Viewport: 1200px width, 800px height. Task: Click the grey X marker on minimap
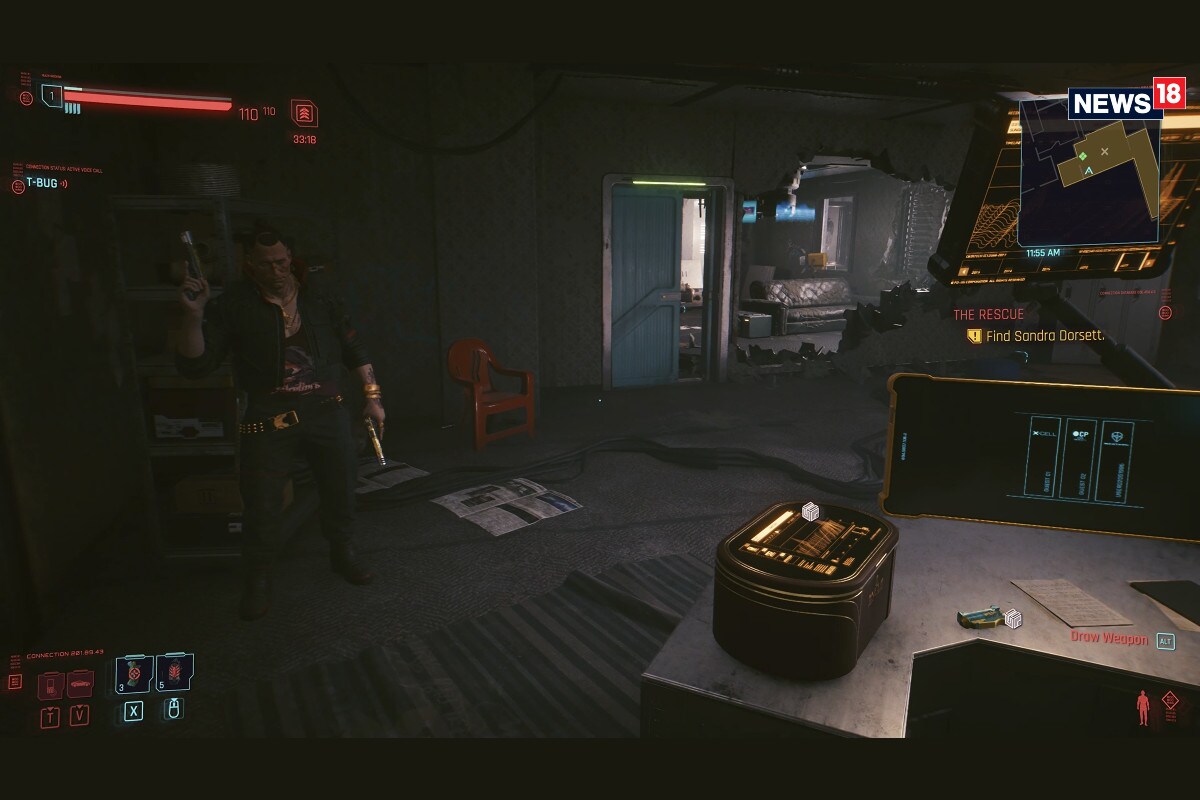(1105, 151)
